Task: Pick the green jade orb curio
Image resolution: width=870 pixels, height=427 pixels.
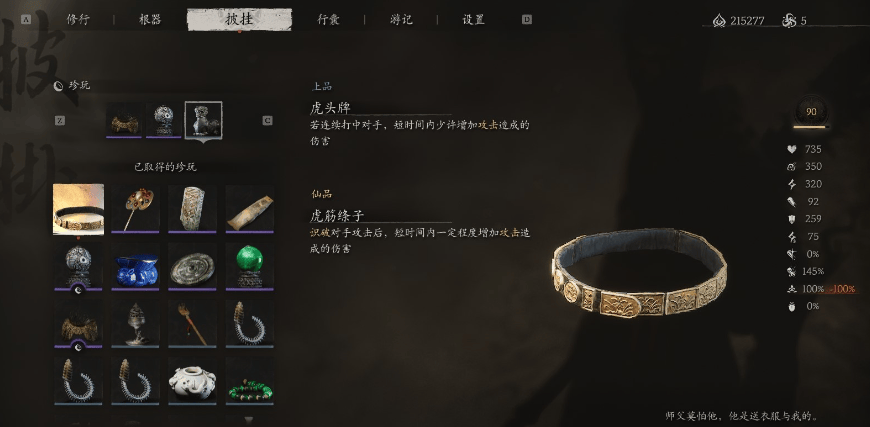Action: 249,267
